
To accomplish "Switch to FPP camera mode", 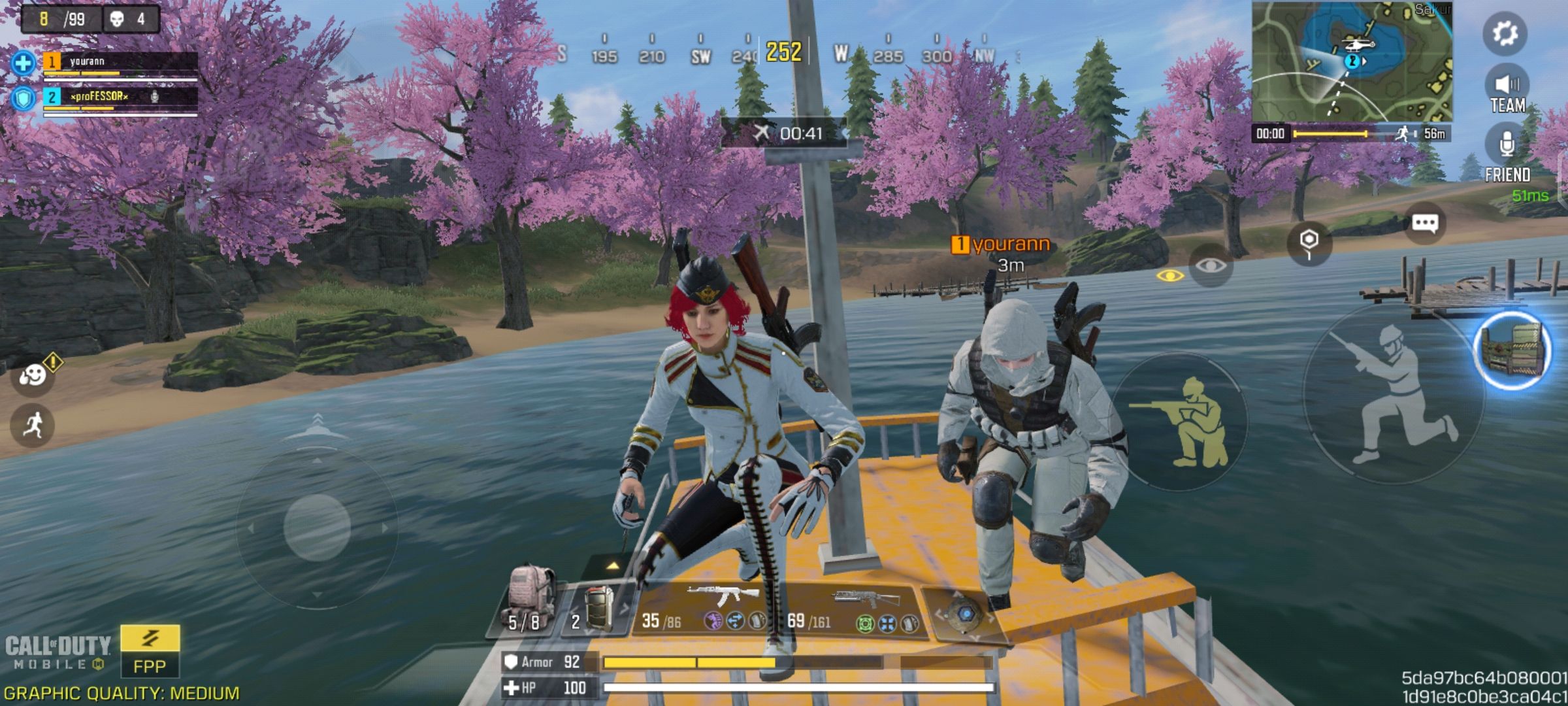I will coord(150,650).
